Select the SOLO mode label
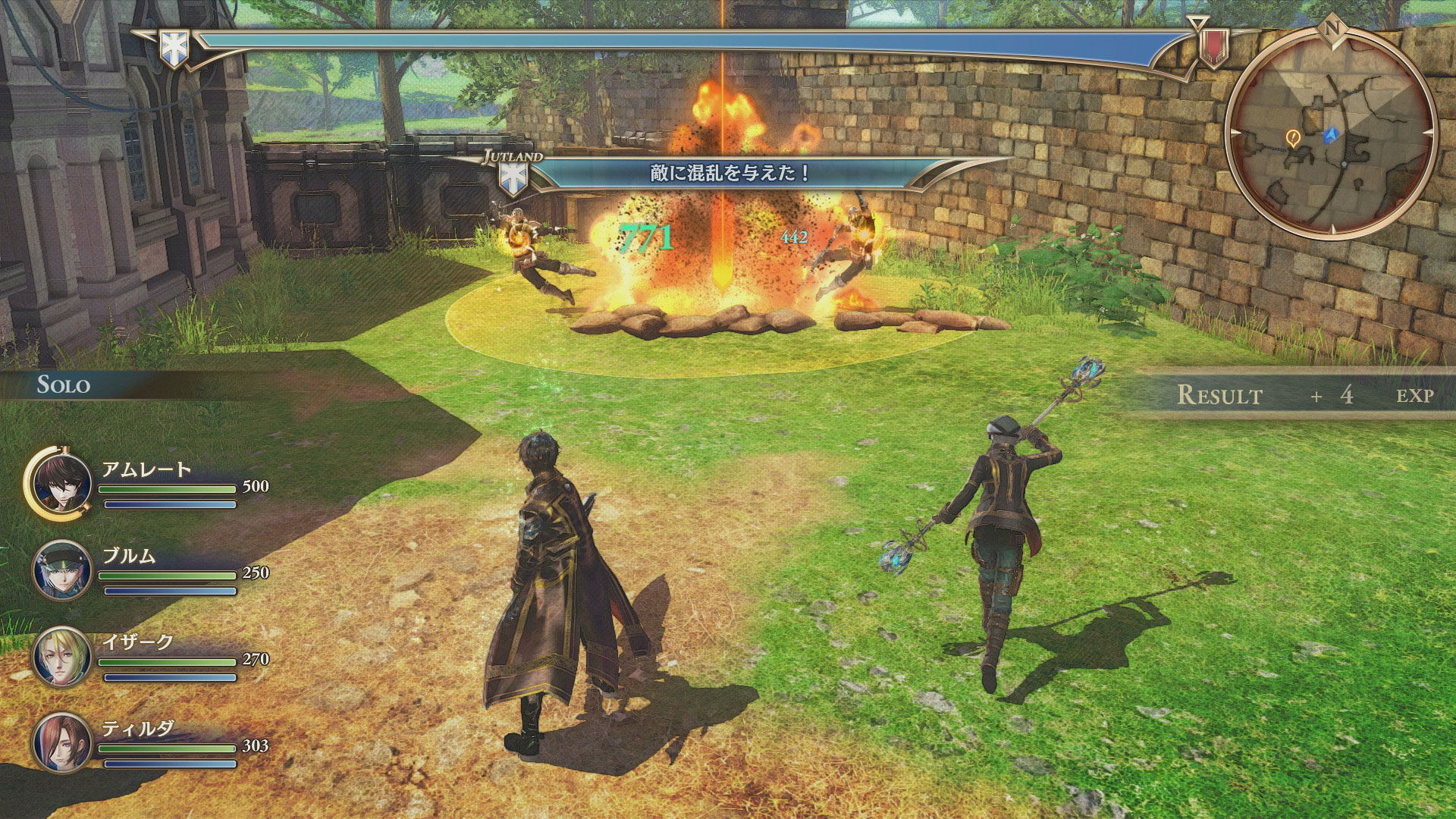Viewport: 1456px width, 819px height. pyautogui.click(x=64, y=385)
